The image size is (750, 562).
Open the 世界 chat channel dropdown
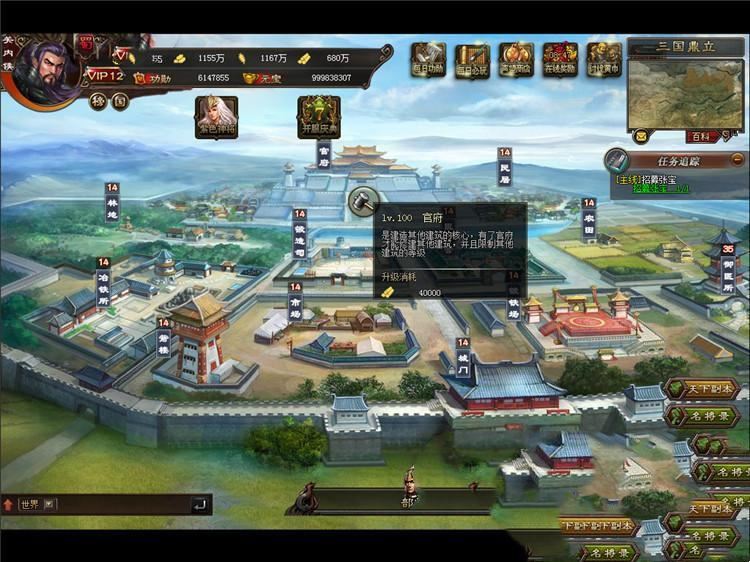pyautogui.click(x=51, y=504)
